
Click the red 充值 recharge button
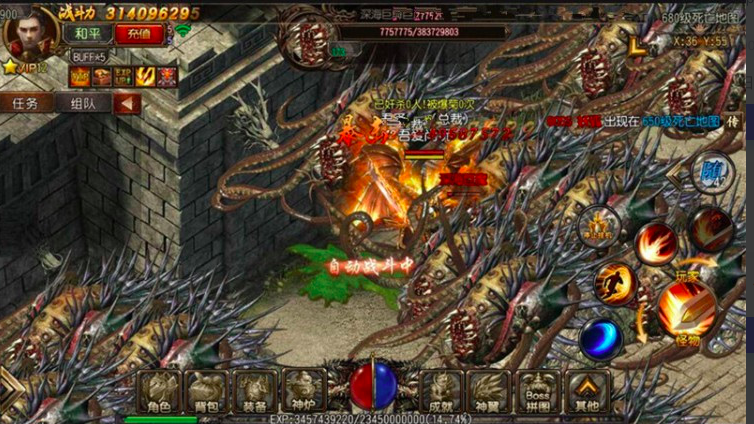[145, 33]
